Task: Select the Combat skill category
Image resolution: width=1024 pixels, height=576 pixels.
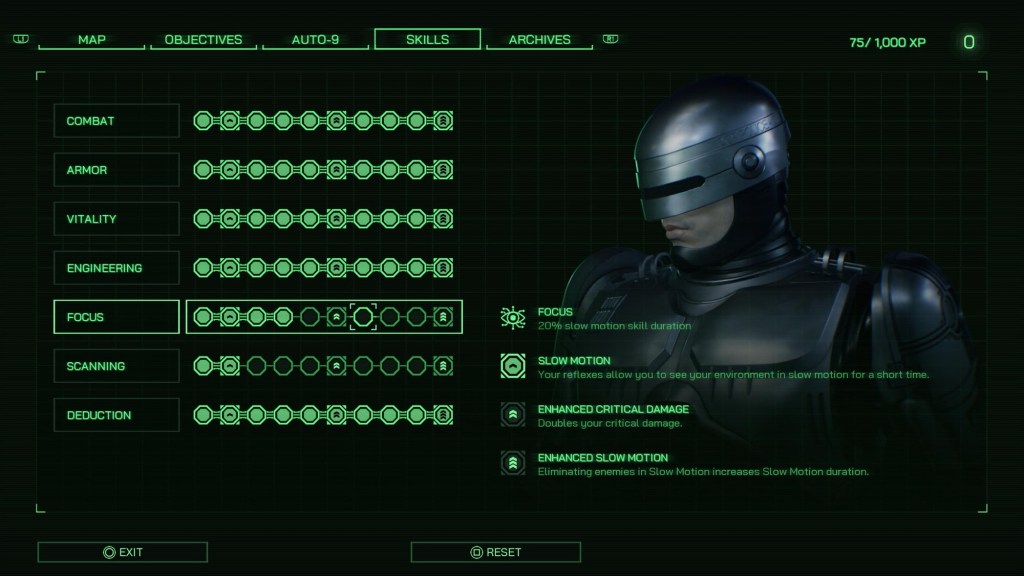Action: 116,121
